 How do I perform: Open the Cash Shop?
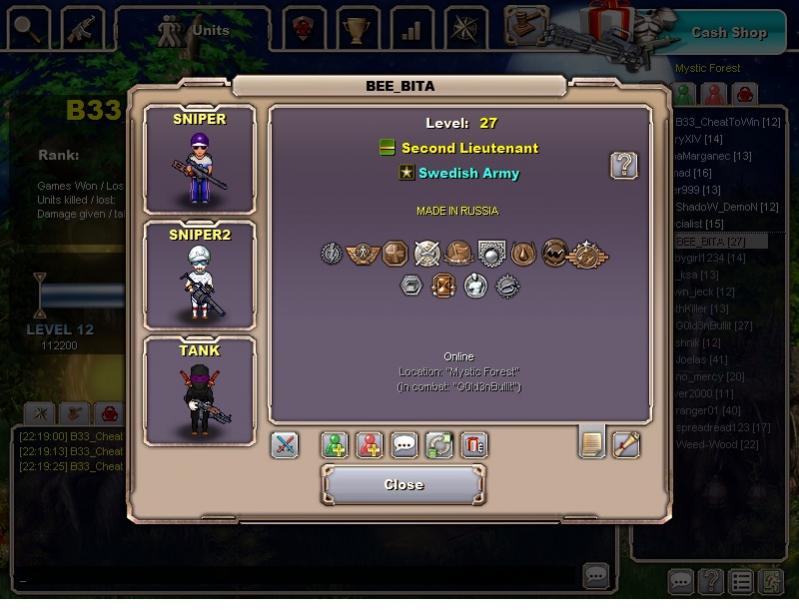click(729, 32)
